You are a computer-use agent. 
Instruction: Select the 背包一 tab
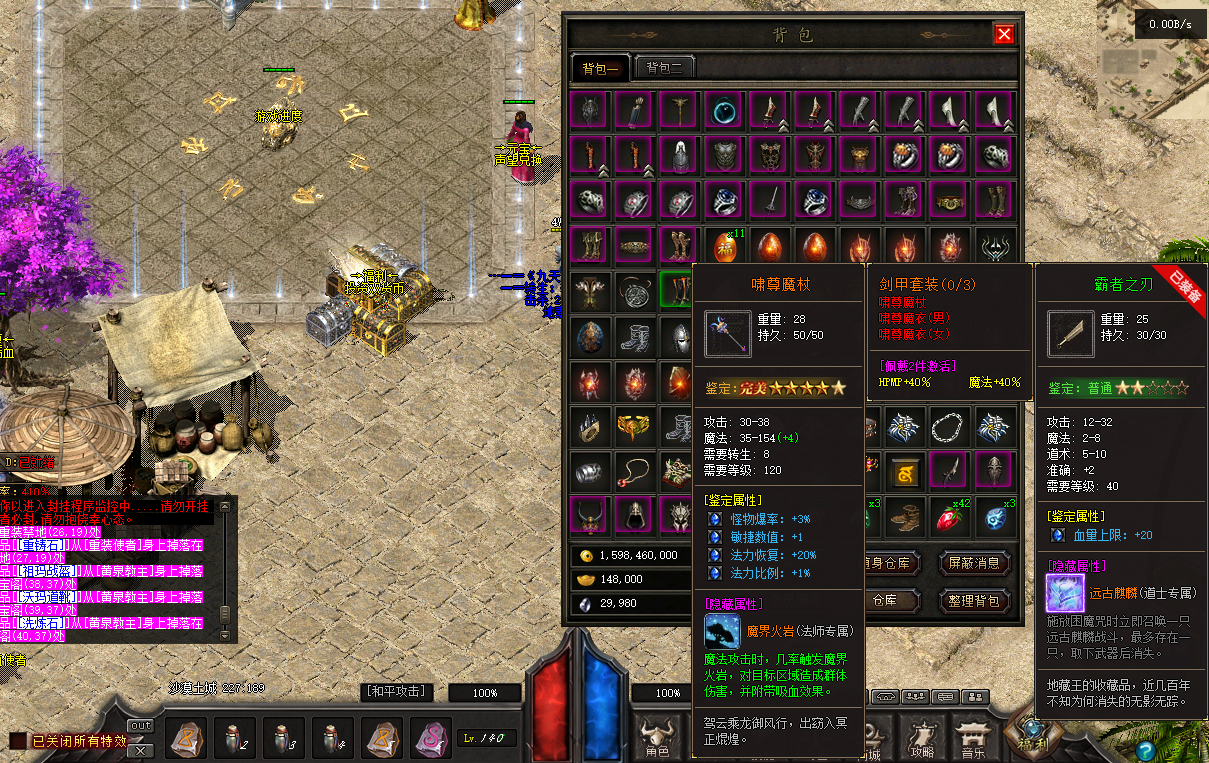click(x=600, y=68)
